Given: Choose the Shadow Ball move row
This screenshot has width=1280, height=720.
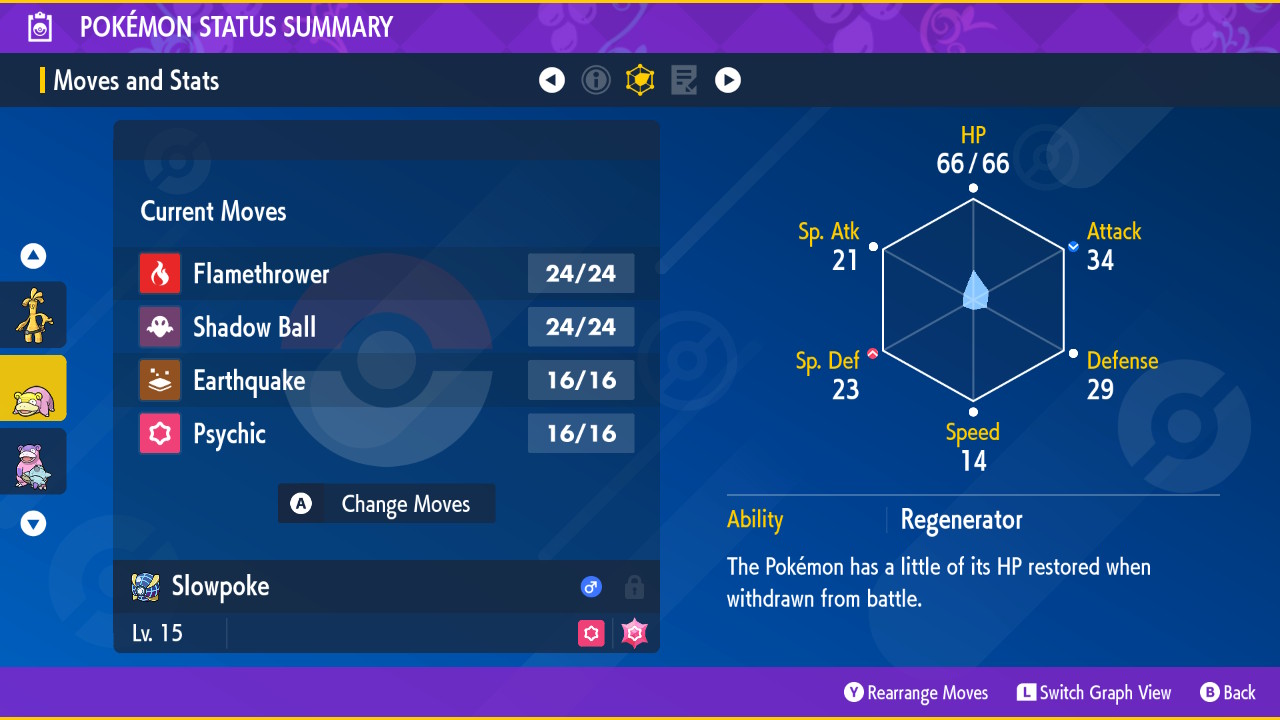Looking at the screenshot, I should [x=386, y=327].
